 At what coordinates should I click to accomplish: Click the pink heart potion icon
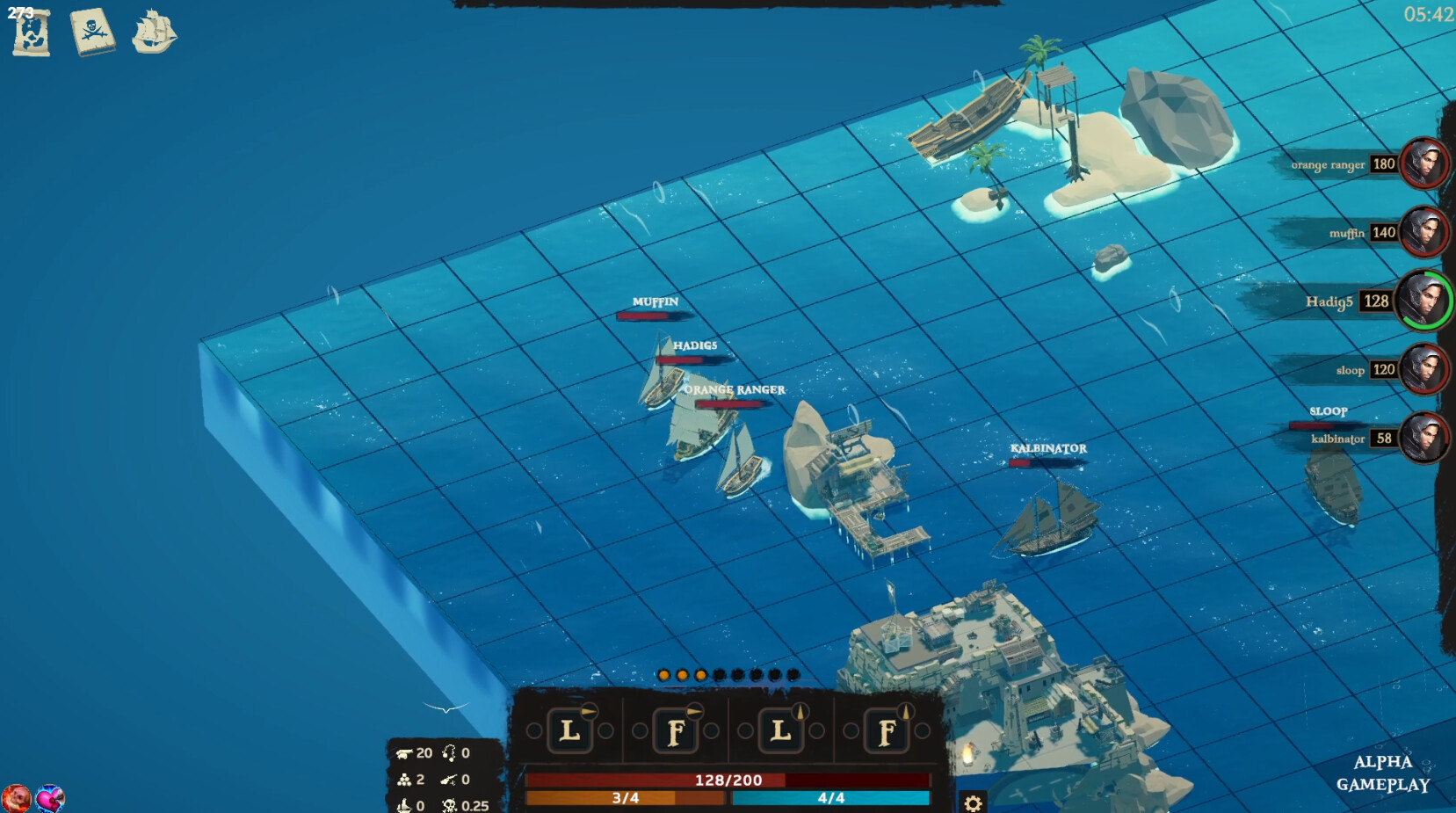pyautogui.click(x=51, y=798)
